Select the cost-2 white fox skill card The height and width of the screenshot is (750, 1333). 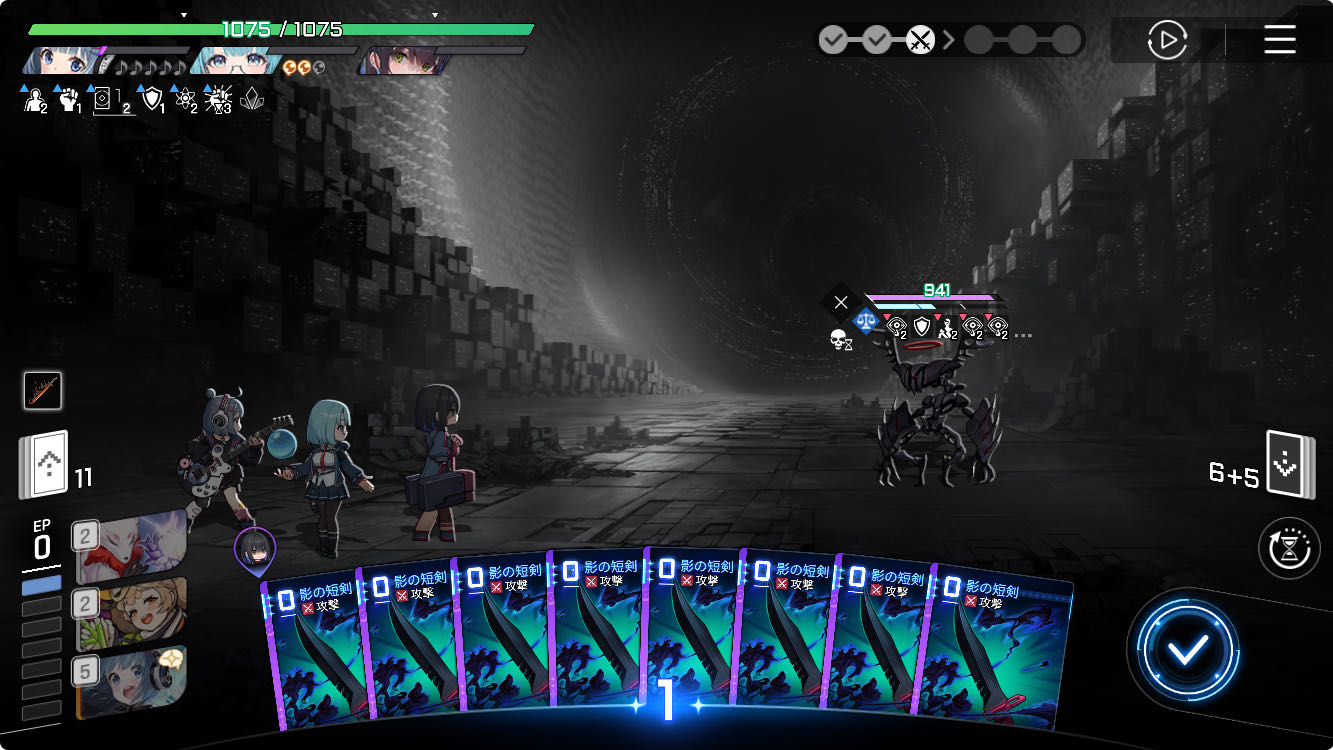point(131,546)
